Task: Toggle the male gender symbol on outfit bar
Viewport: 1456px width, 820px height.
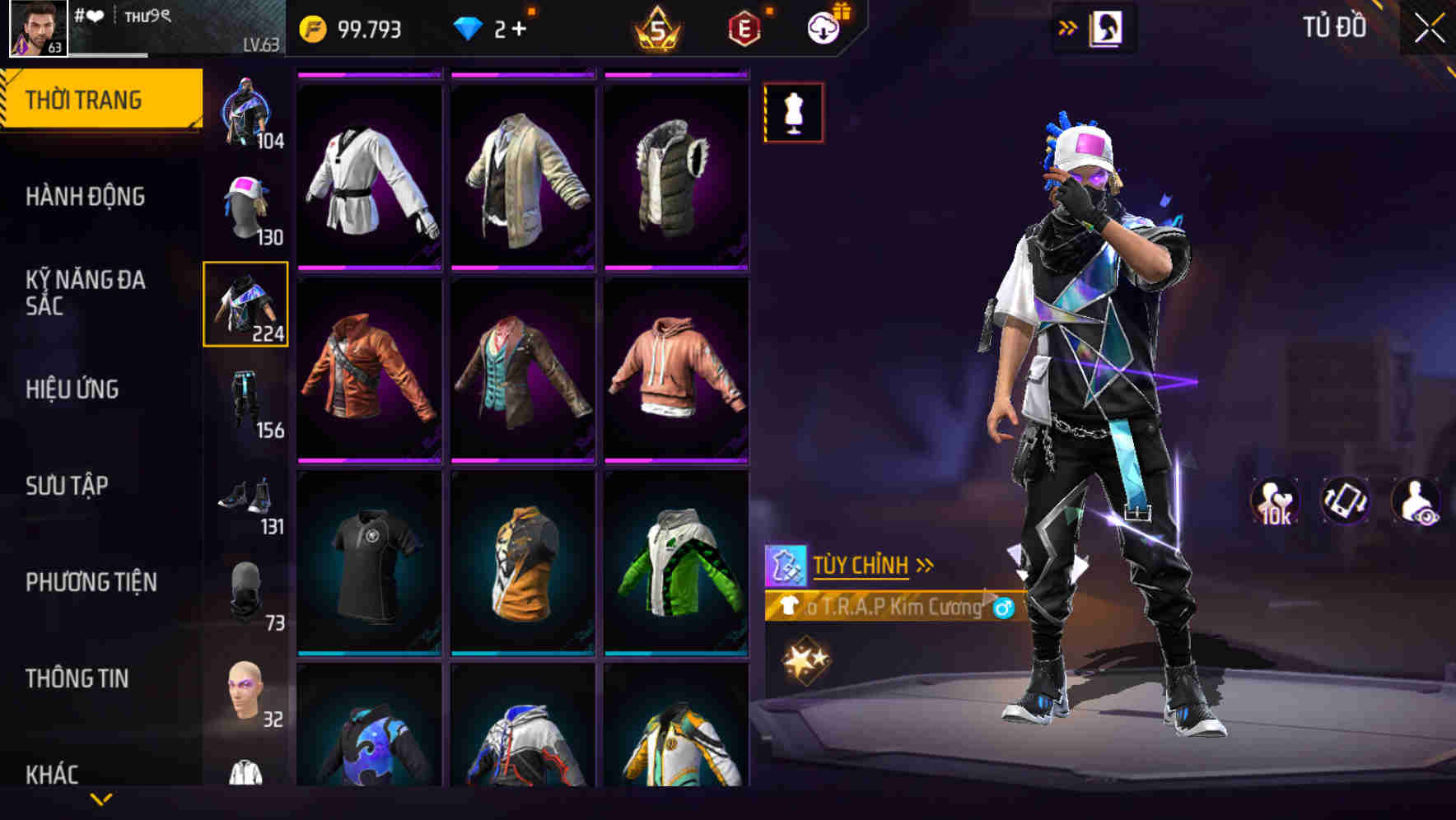Action: click(x=1001, y=609)
